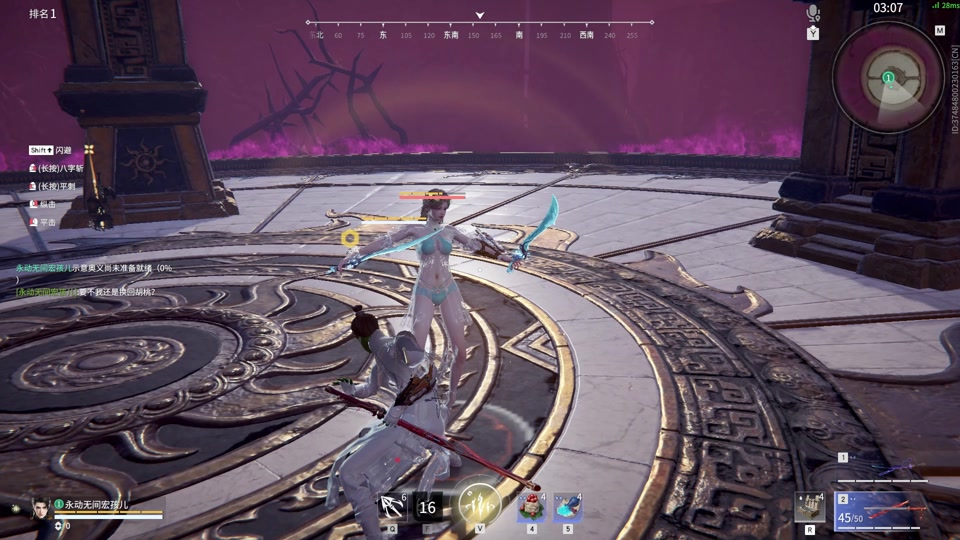The width and height of the screenshot is (960, 540).
Task: Toggle the voice chat microphone icon
Action: point(813,13)
